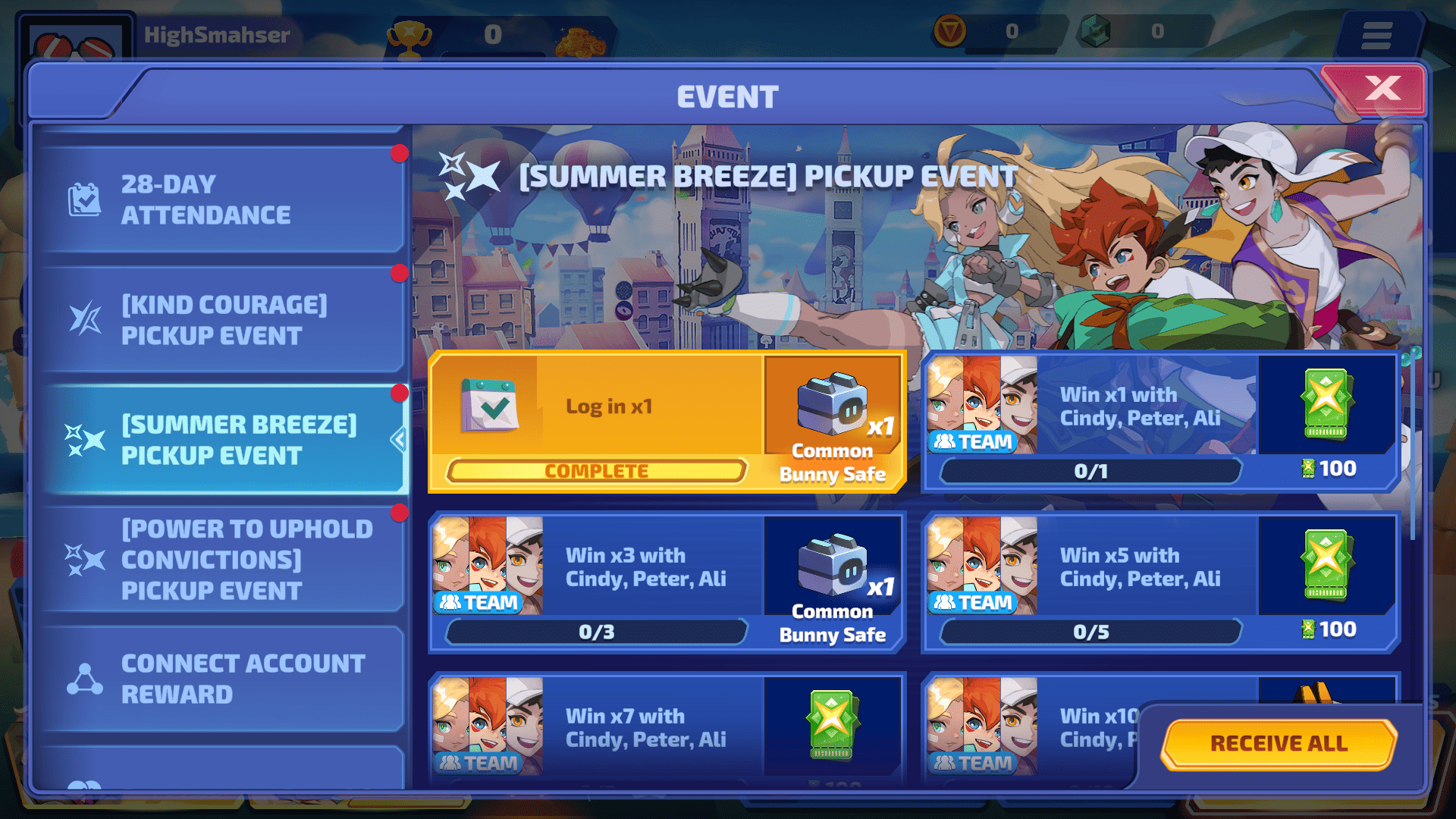Open the Win x7 team mission
The width and height of the screenshot is (1456, 819).
[x=667, y=728]
